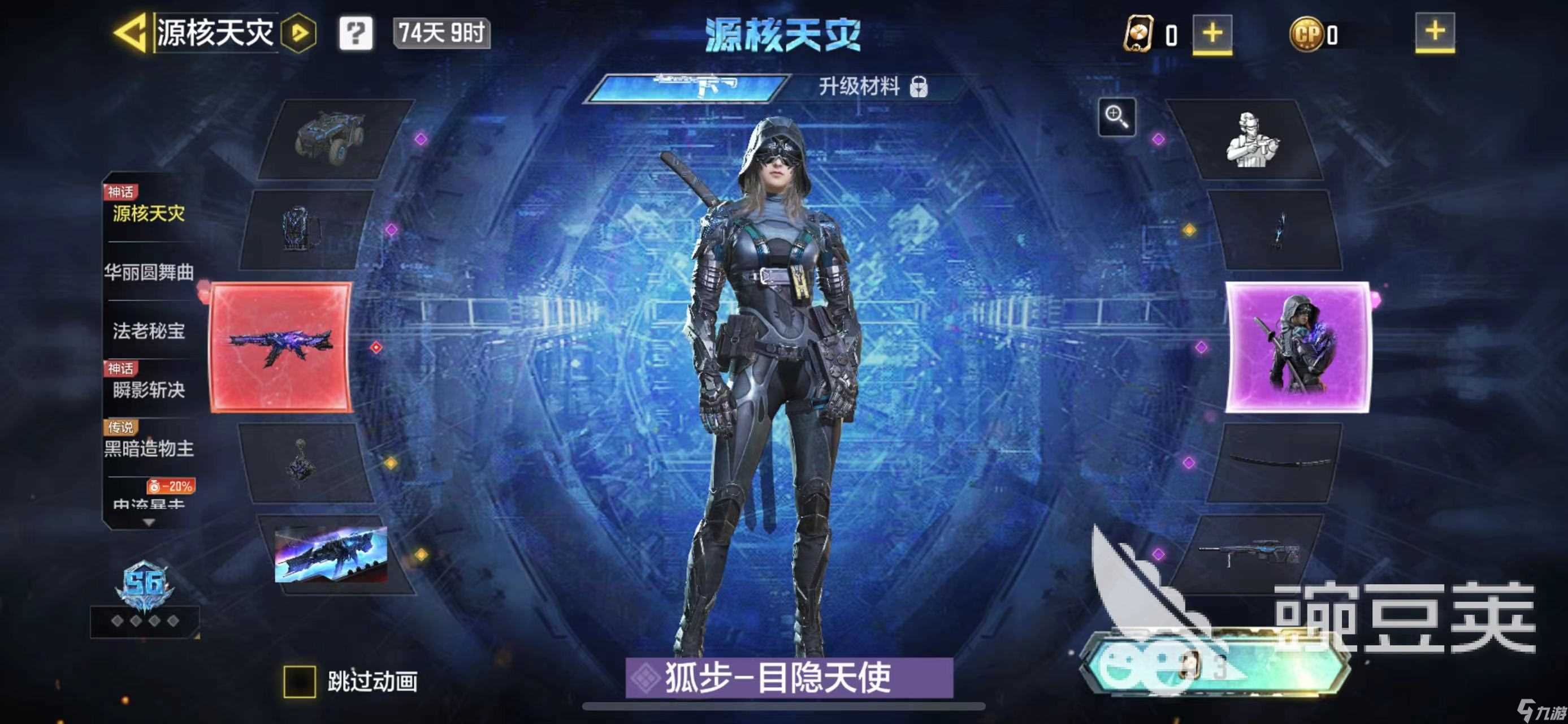Toggle the locked 升级材料 option
This screenshot has height=724, width=1568.
click(872, 89)
